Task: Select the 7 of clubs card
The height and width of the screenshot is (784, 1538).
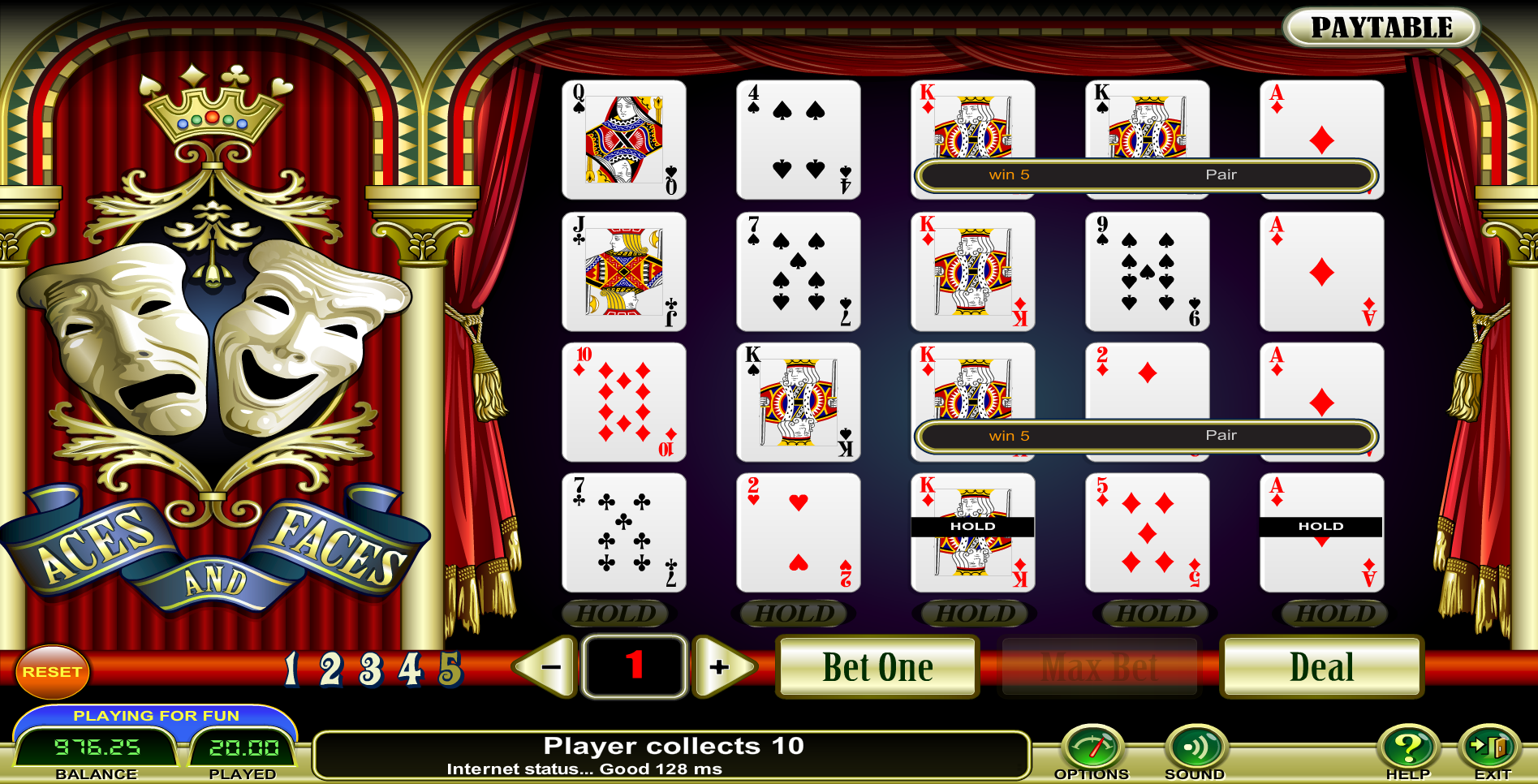Action: (623, 533)
